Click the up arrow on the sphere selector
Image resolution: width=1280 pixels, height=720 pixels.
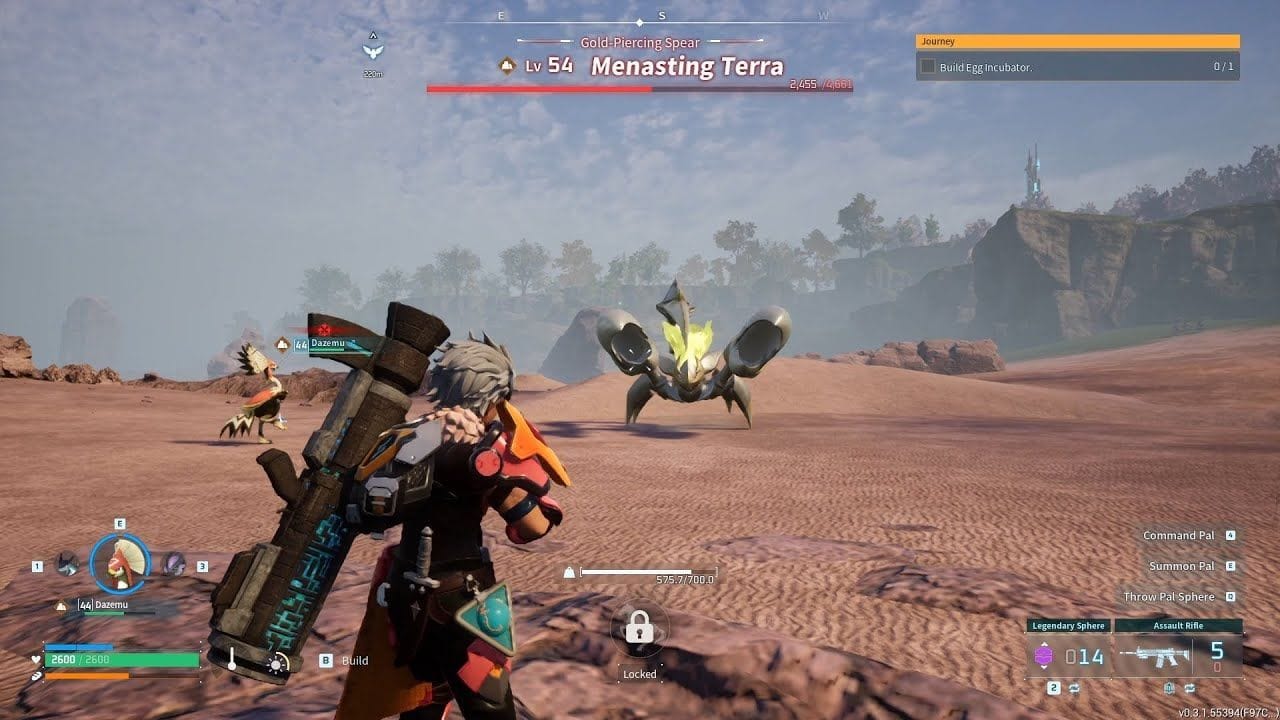[1044, 643]
